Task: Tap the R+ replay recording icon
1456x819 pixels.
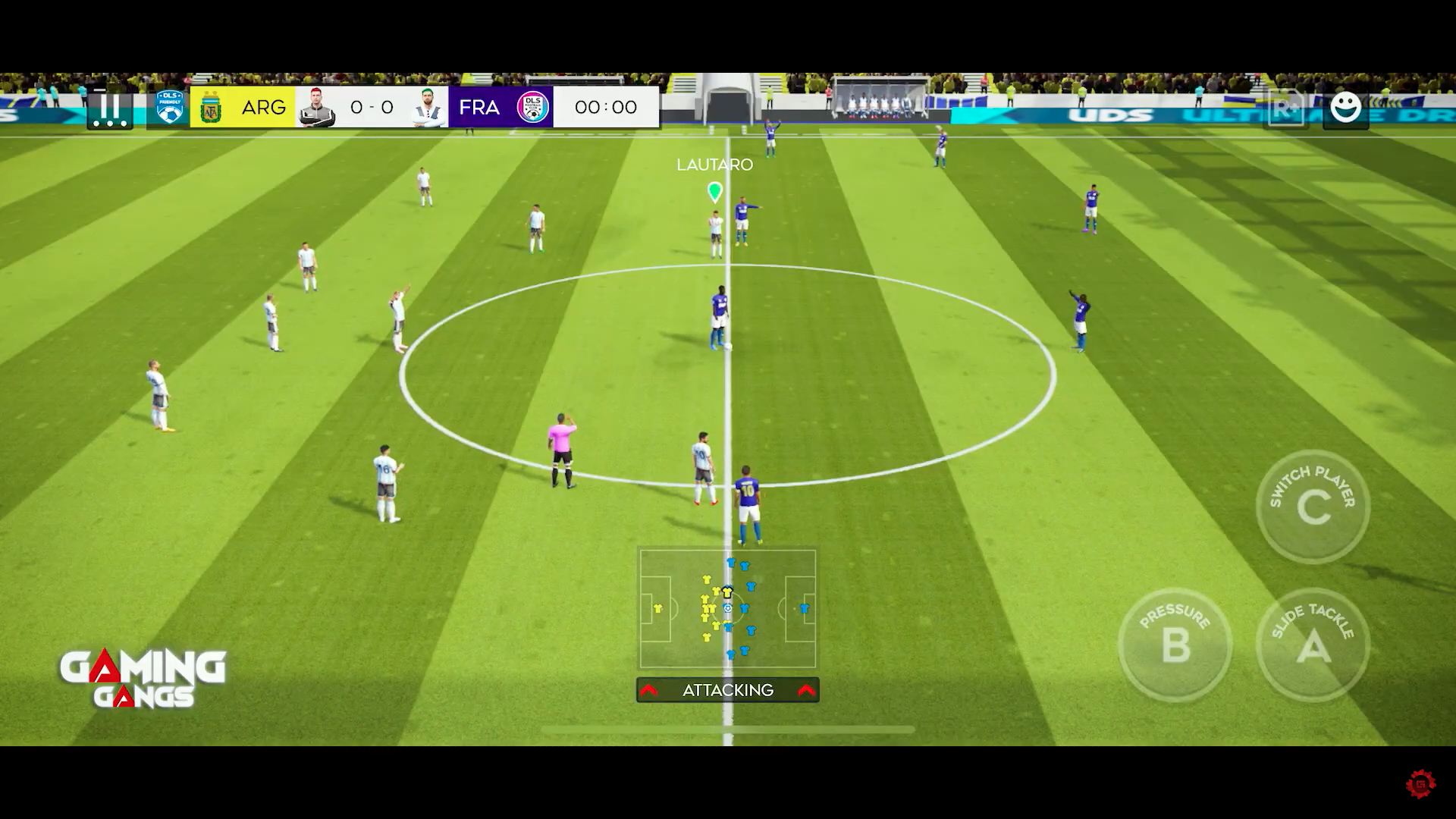Action: (1285, 107)
